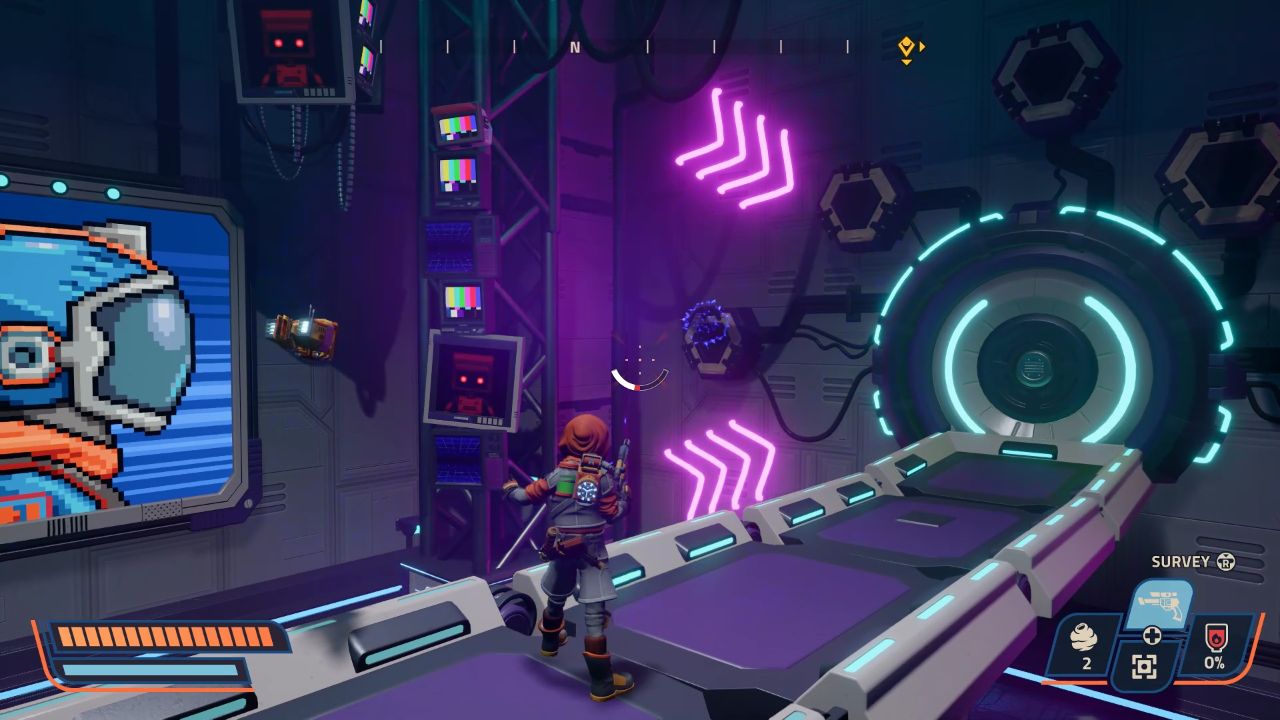Screen dimensions: 1280x720
Task: Select the blaster pistol weapon slot
Action: point(1160,603)
